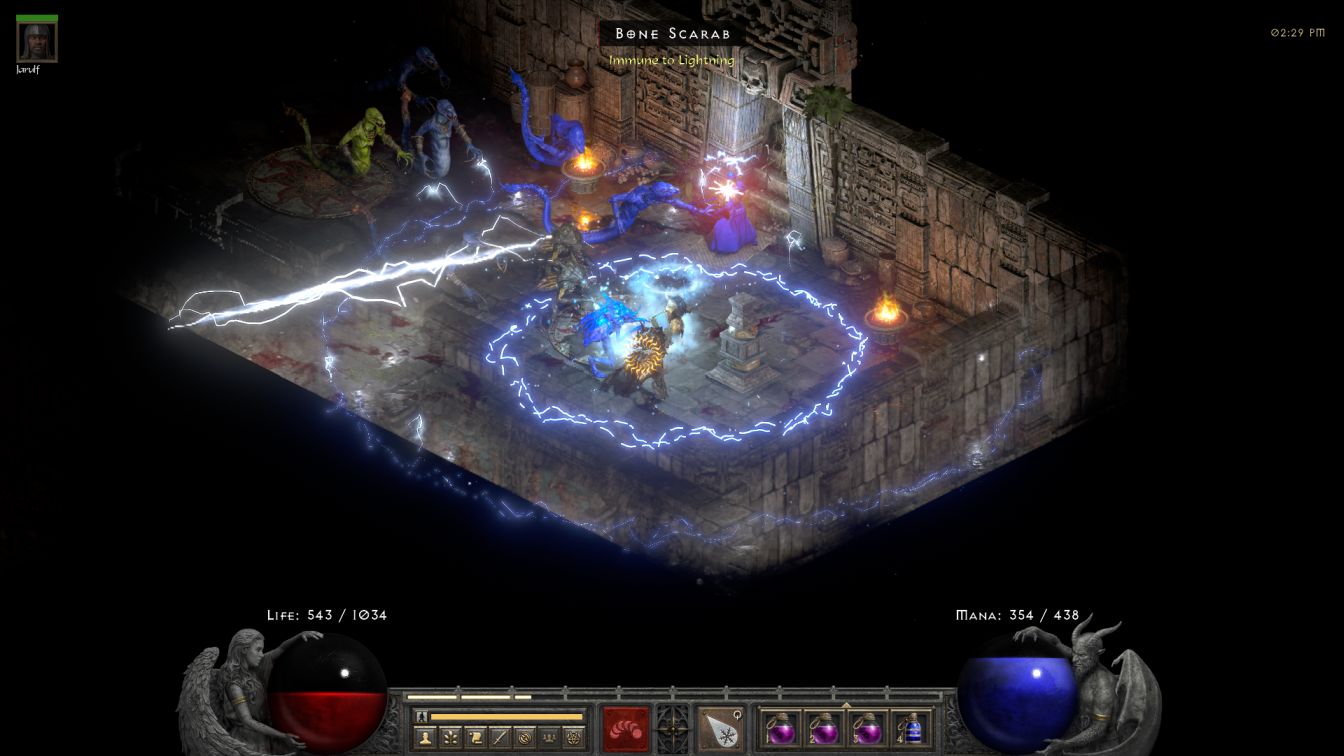
Task: Toggle the run/walk icon beside the stamina bar
Action: 422,716
